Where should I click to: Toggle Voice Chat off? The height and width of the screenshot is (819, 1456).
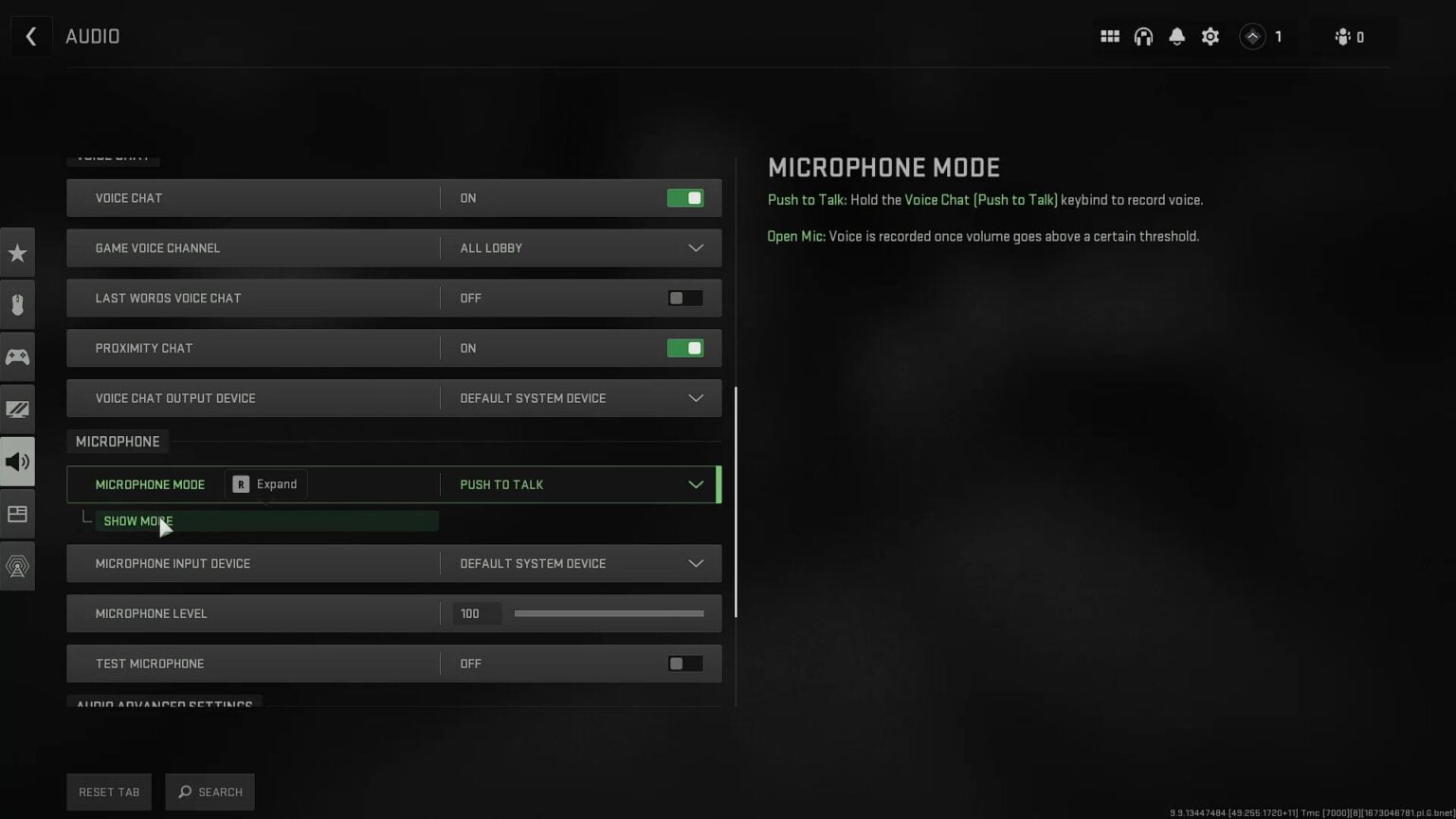[x=685, y=197]
